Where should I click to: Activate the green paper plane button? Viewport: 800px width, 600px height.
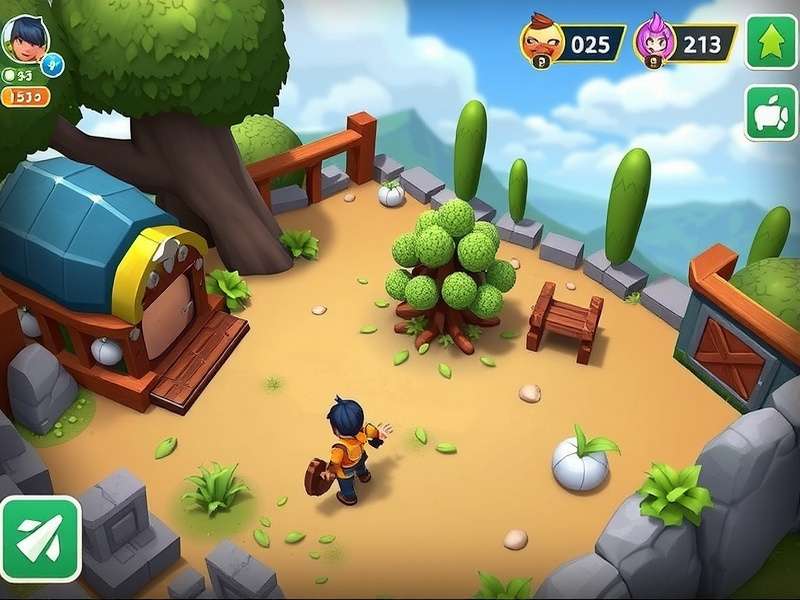tap(38, 539)
